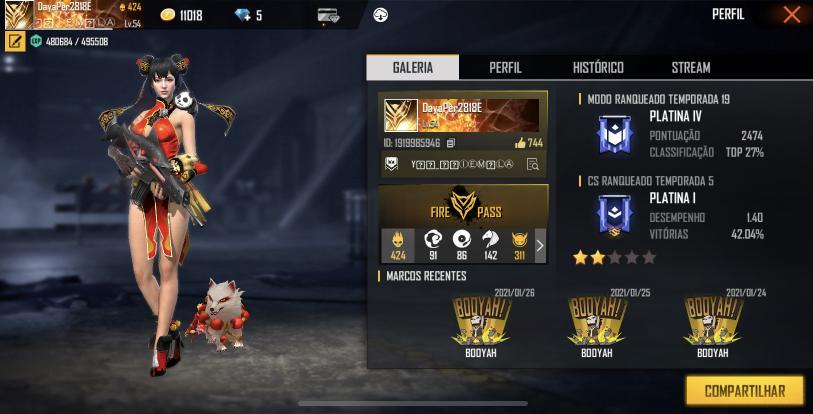
Task: Open the gold coins balance
Action: [182, 15]
